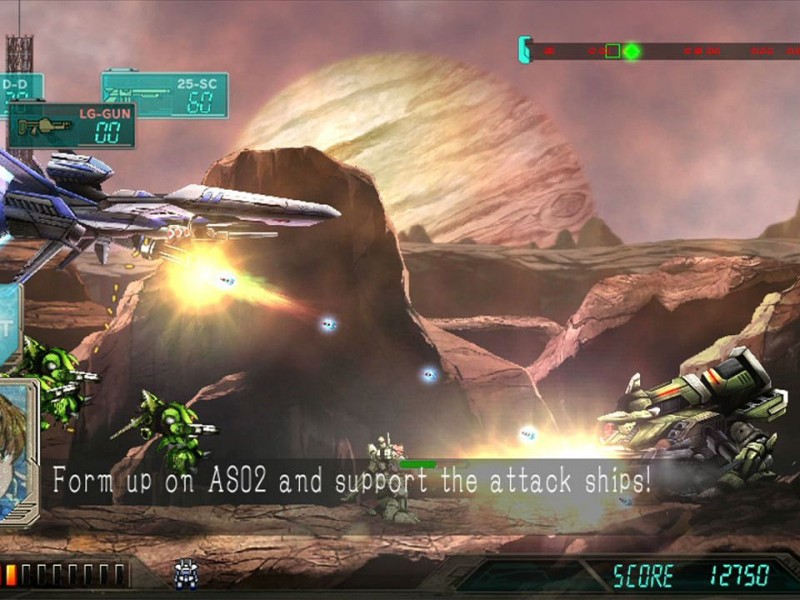Click the small mech lives icon

coord(186,573)
